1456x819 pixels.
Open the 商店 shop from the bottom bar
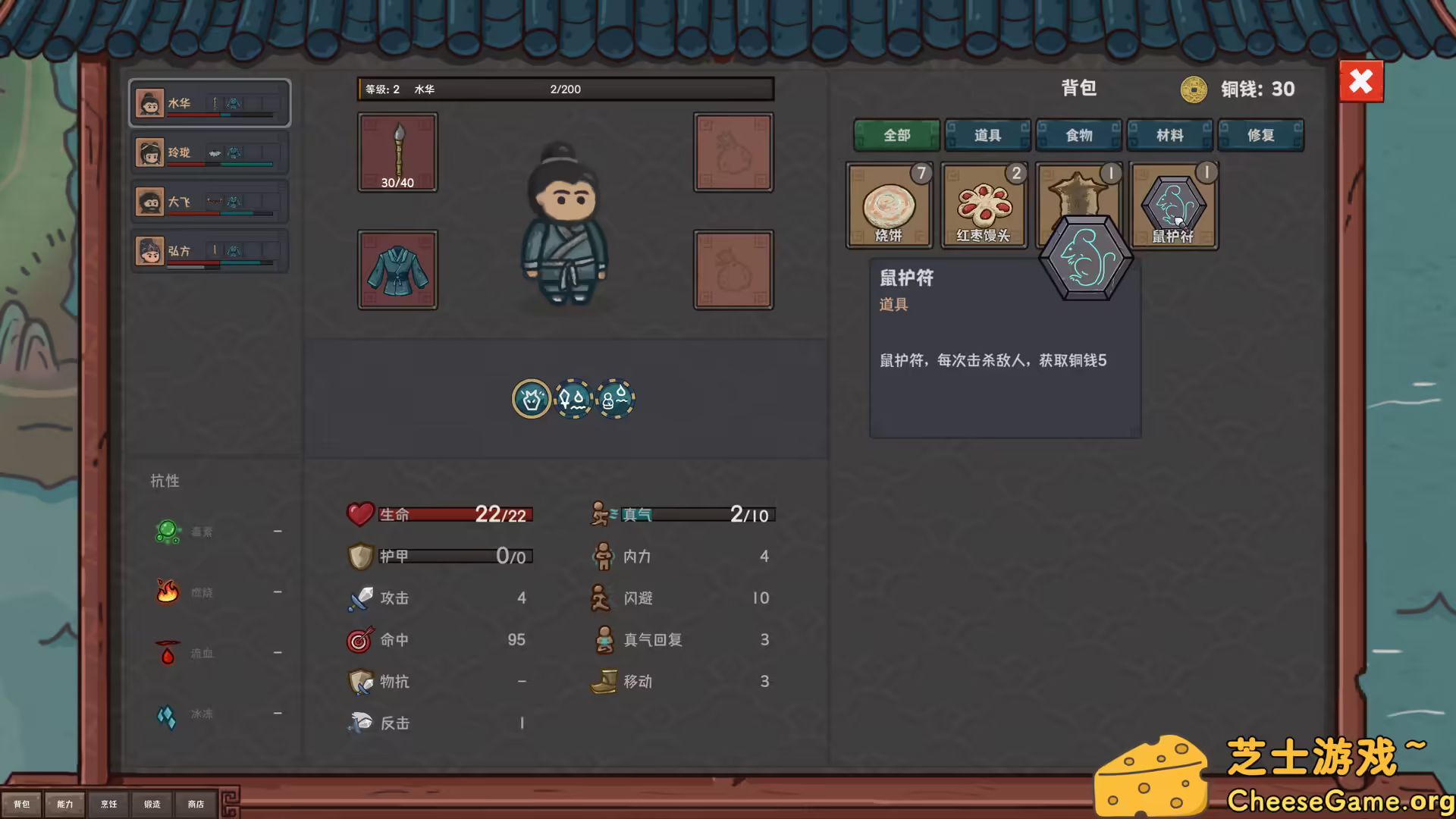pos(196,804)
